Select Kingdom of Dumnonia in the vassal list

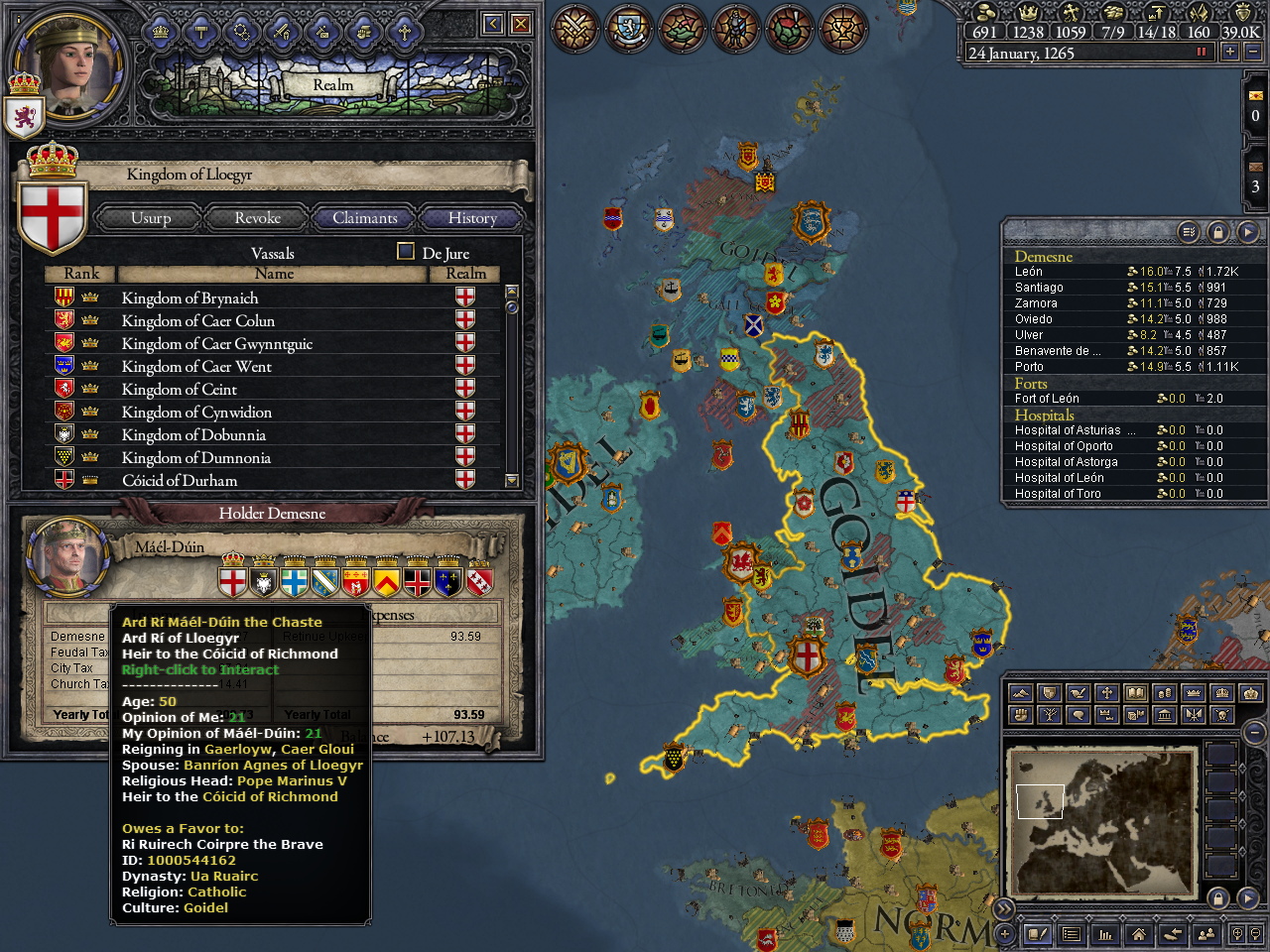pyautogui.click(x=196, y=457)
